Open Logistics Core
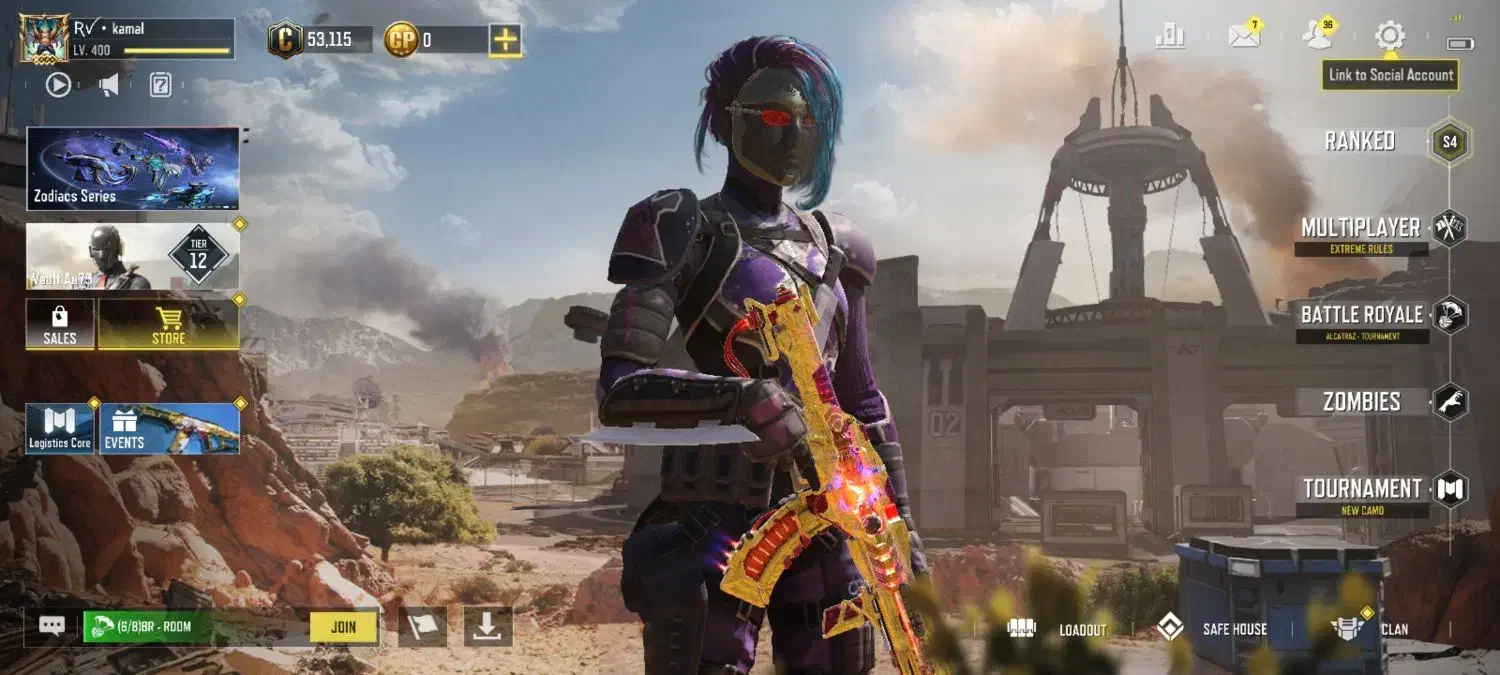The image size is (1500, 675). (x=60, y=429)
